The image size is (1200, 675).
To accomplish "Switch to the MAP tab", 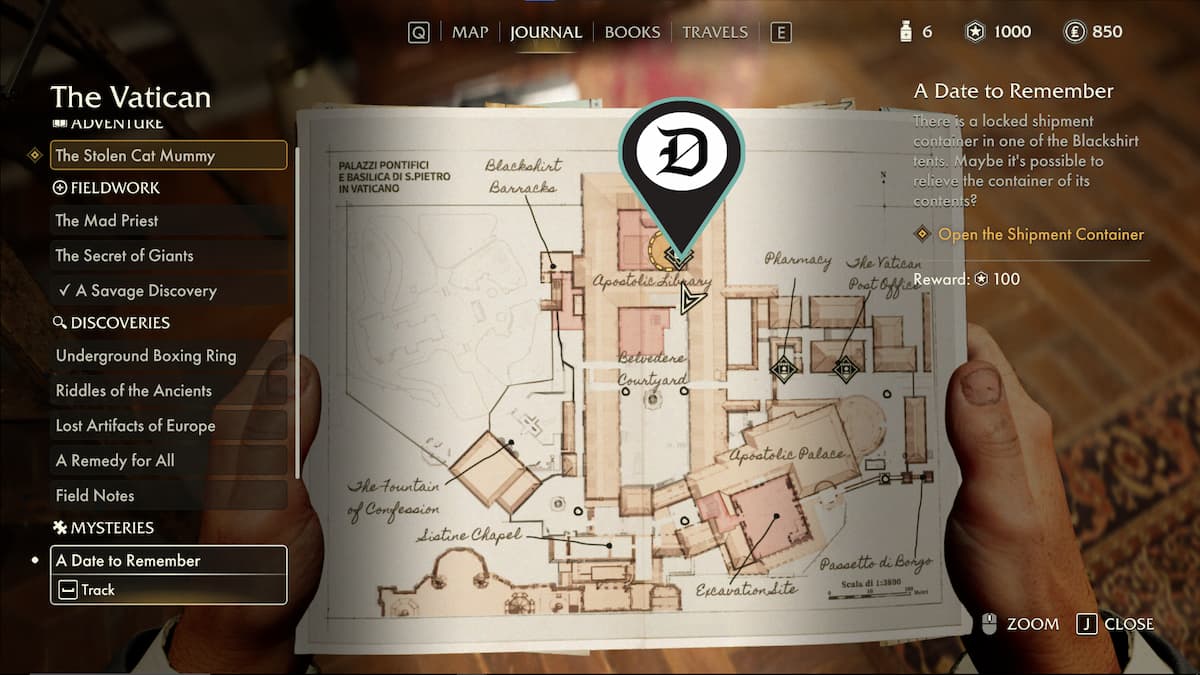I will (x=469, y=32).
